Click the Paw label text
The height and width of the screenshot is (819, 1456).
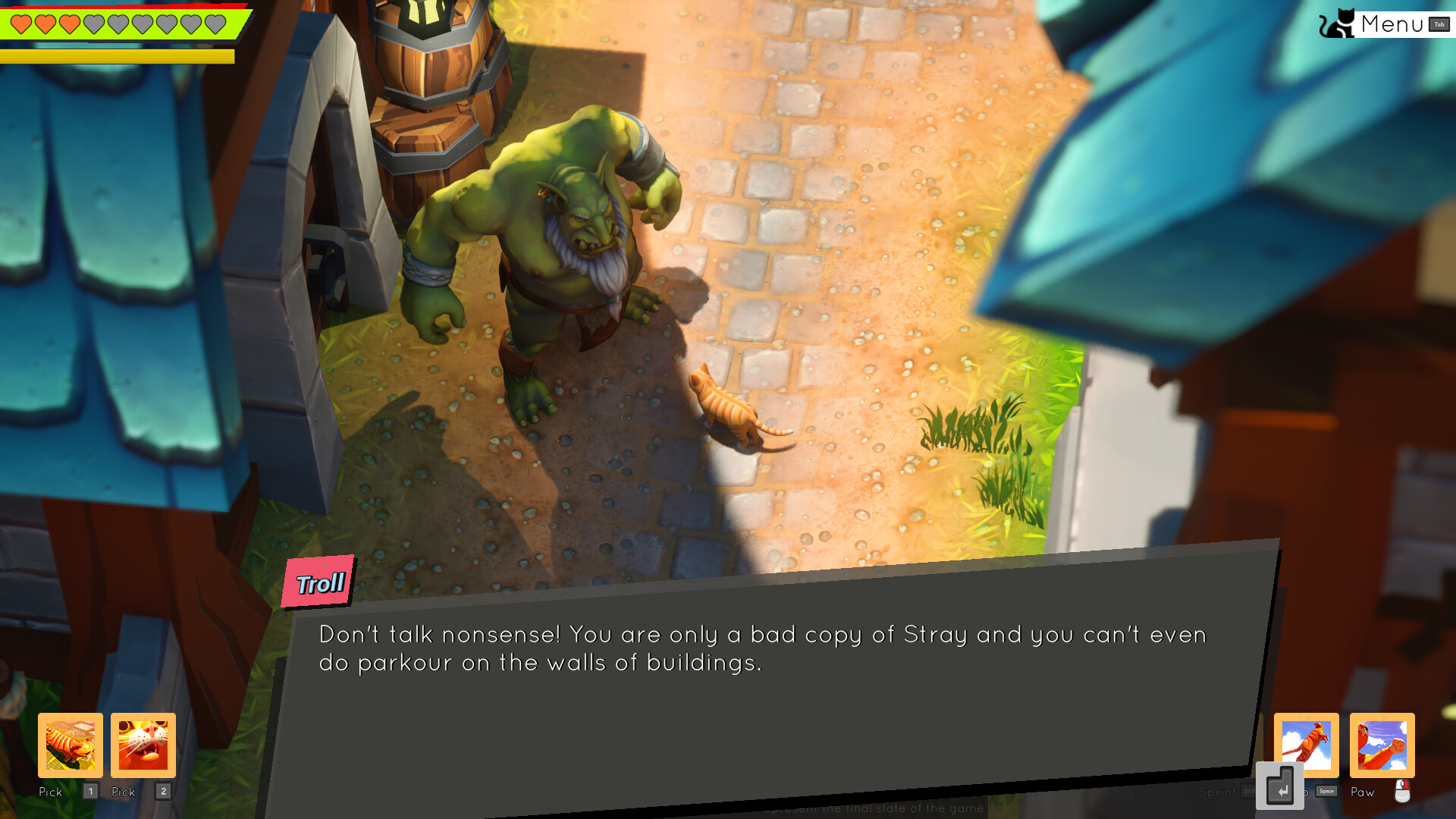coord(1363,792)
